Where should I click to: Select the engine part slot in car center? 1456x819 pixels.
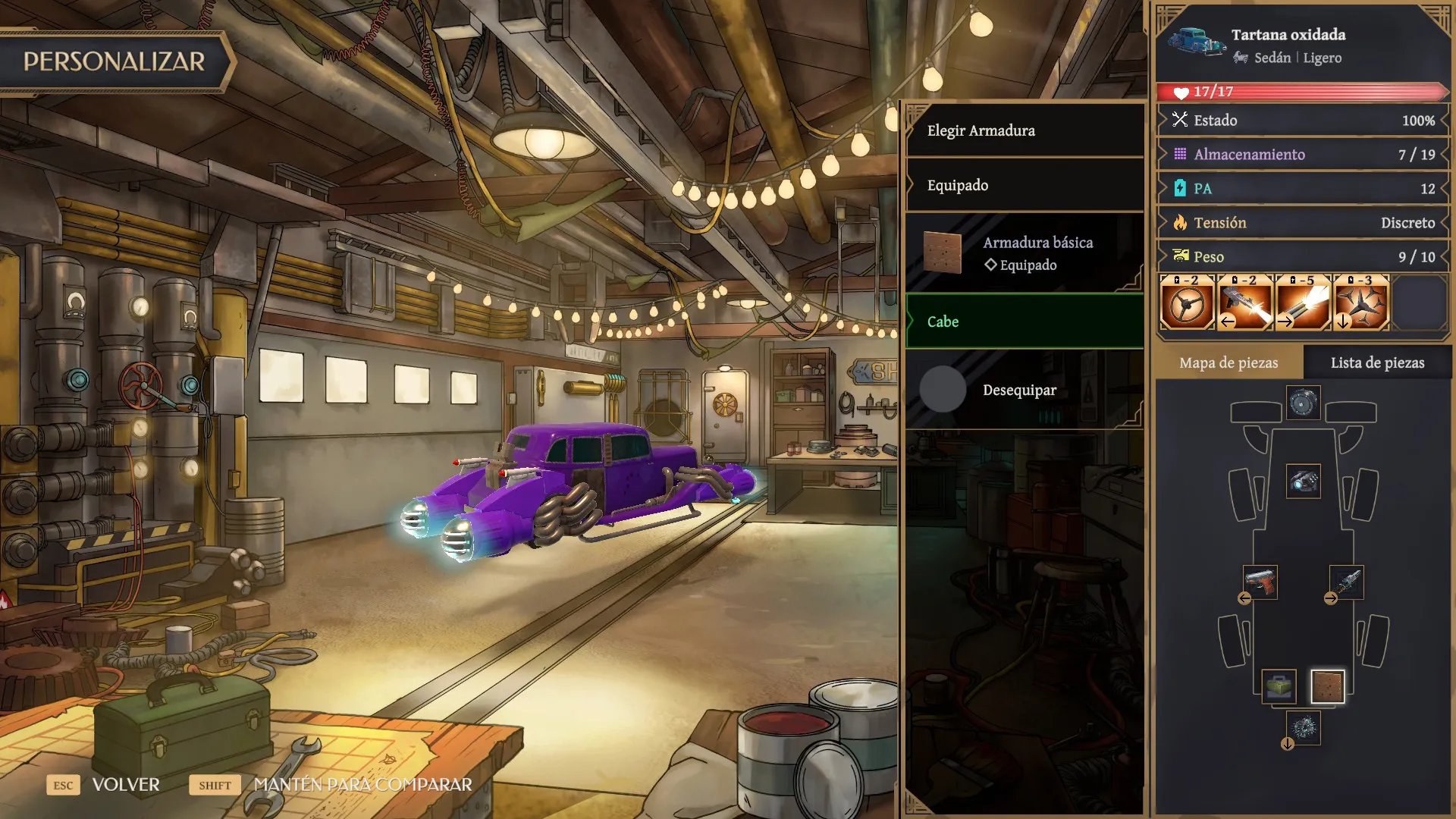point(1303,481)
